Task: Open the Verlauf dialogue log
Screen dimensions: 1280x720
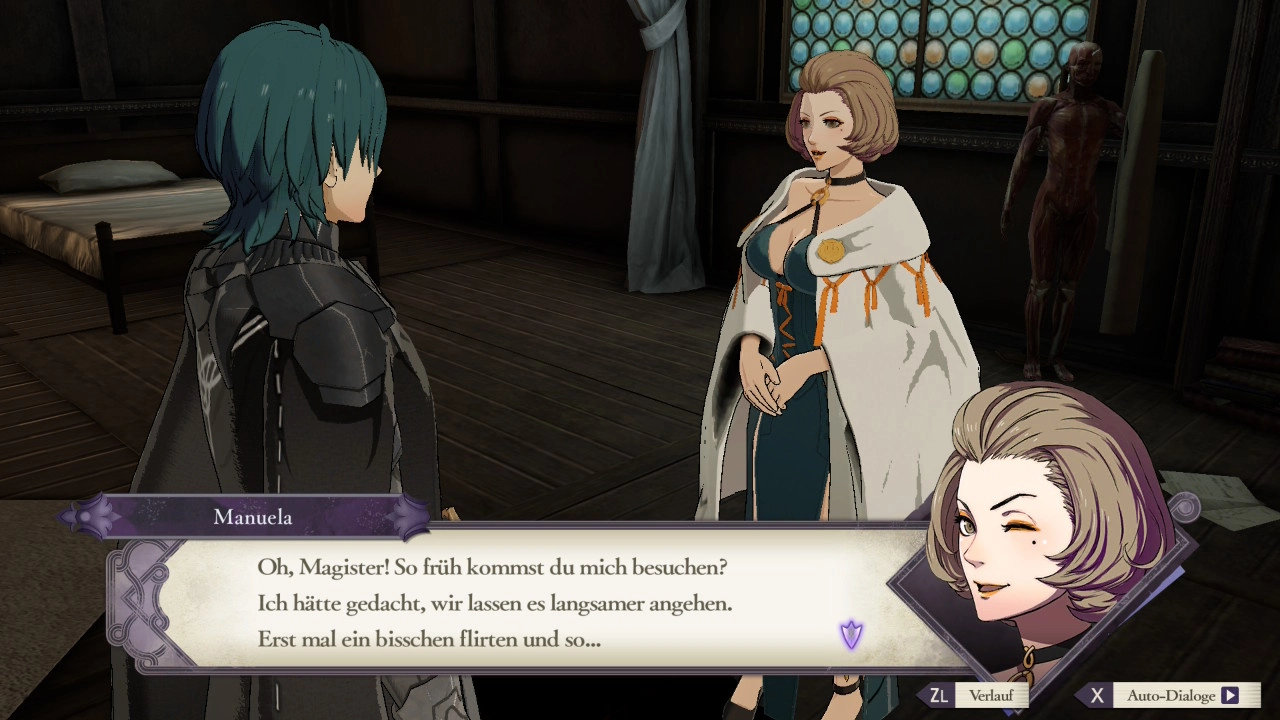Action: (x=990, y=695)
